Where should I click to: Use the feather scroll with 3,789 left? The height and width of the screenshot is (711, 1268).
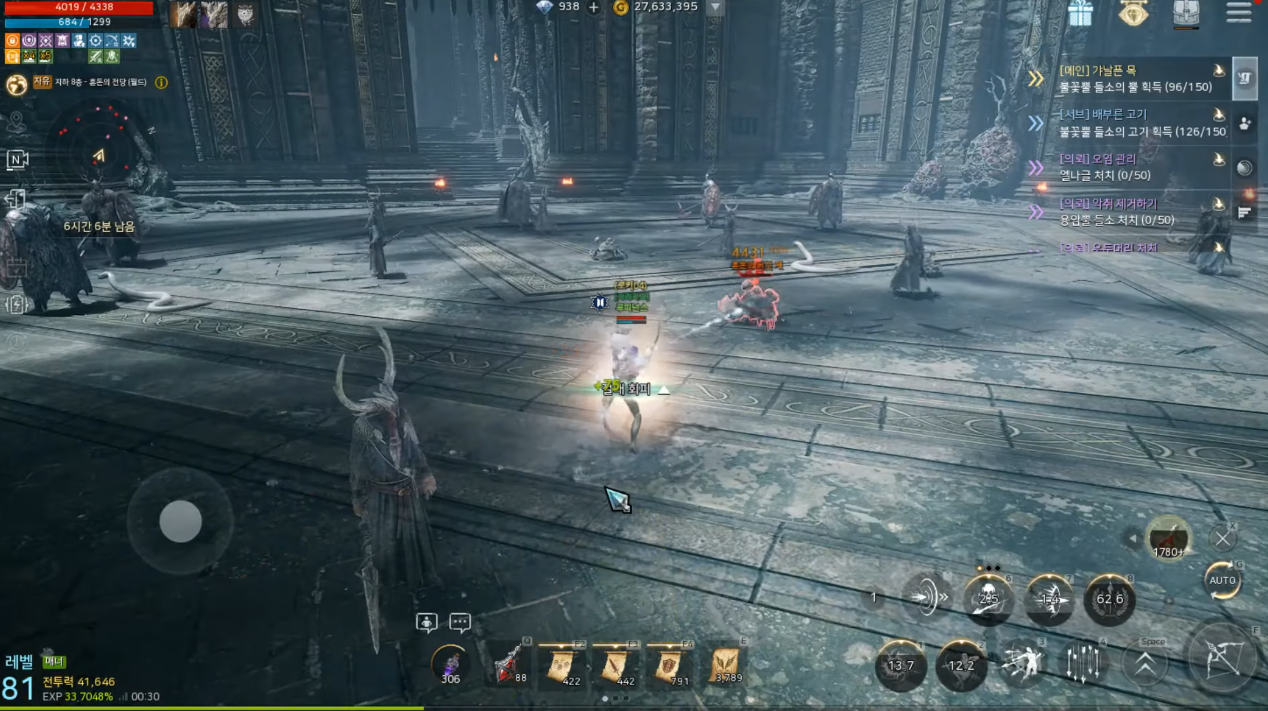pyautogui.click(x=727, y=664)
